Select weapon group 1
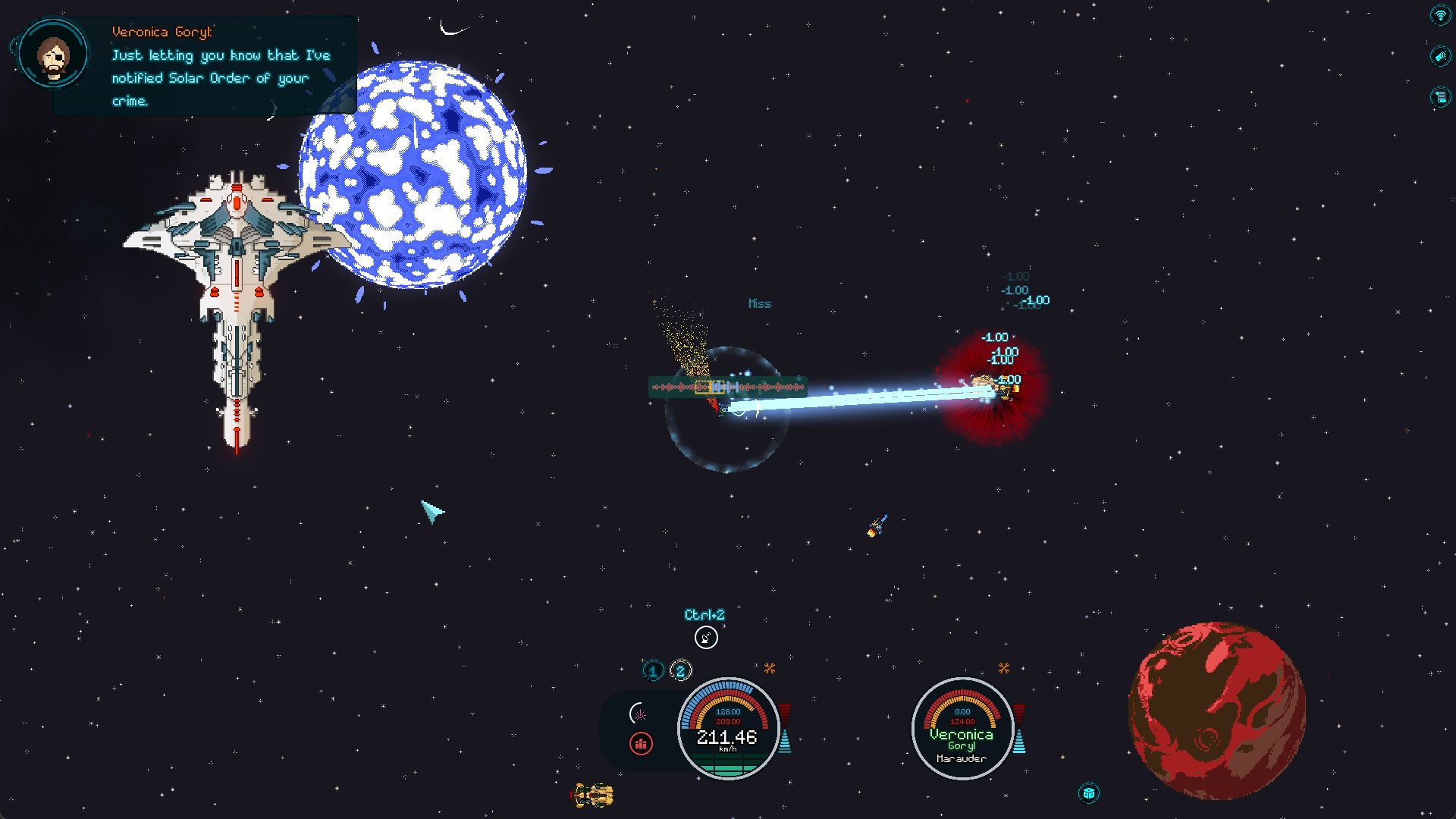This screenshot has height=819, width=1456. (653, 671)
